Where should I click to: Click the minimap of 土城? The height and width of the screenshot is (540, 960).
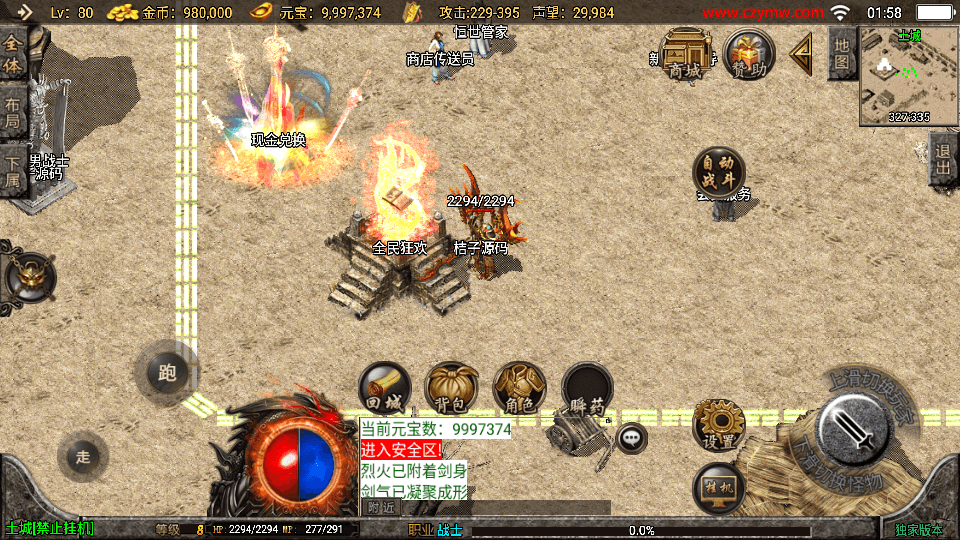908,76
